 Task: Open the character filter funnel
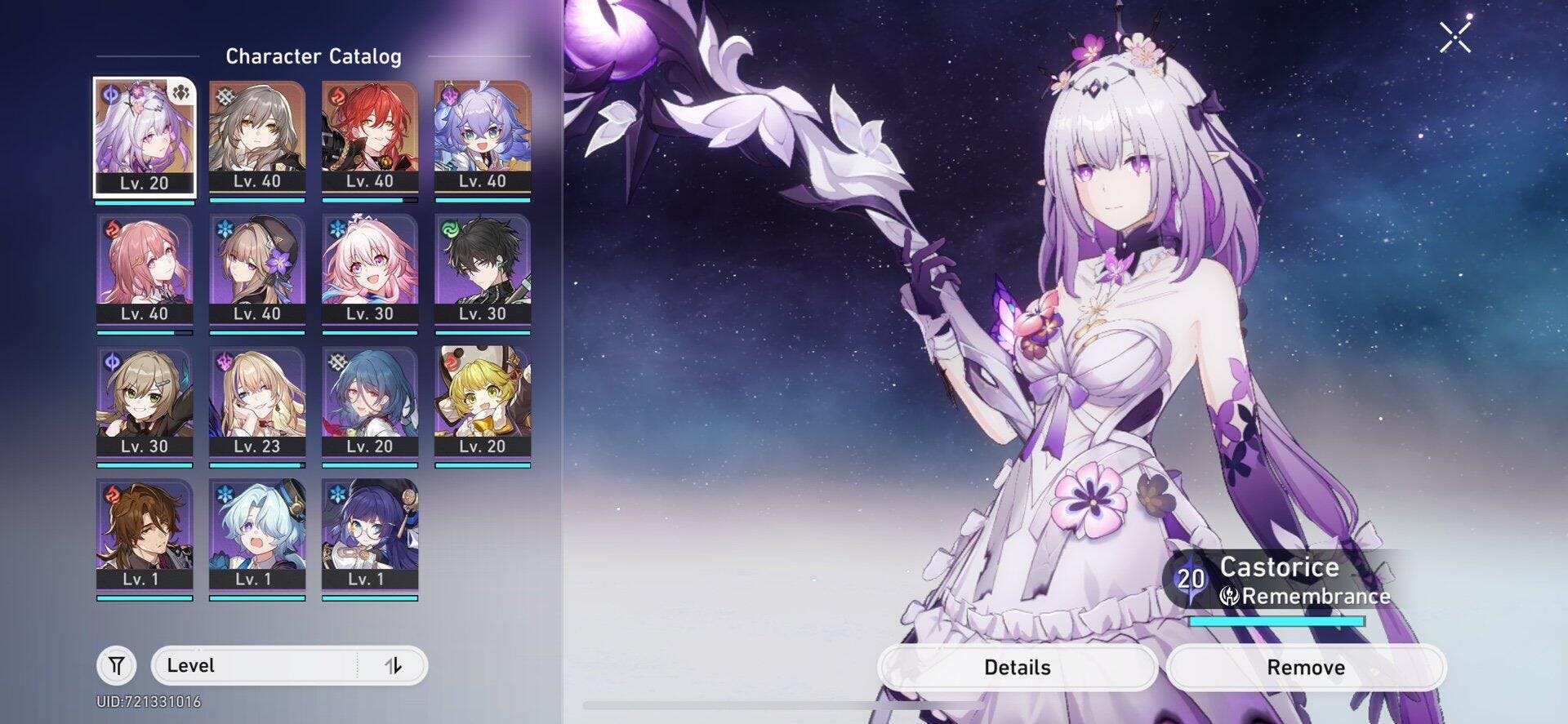coord(117,666)
